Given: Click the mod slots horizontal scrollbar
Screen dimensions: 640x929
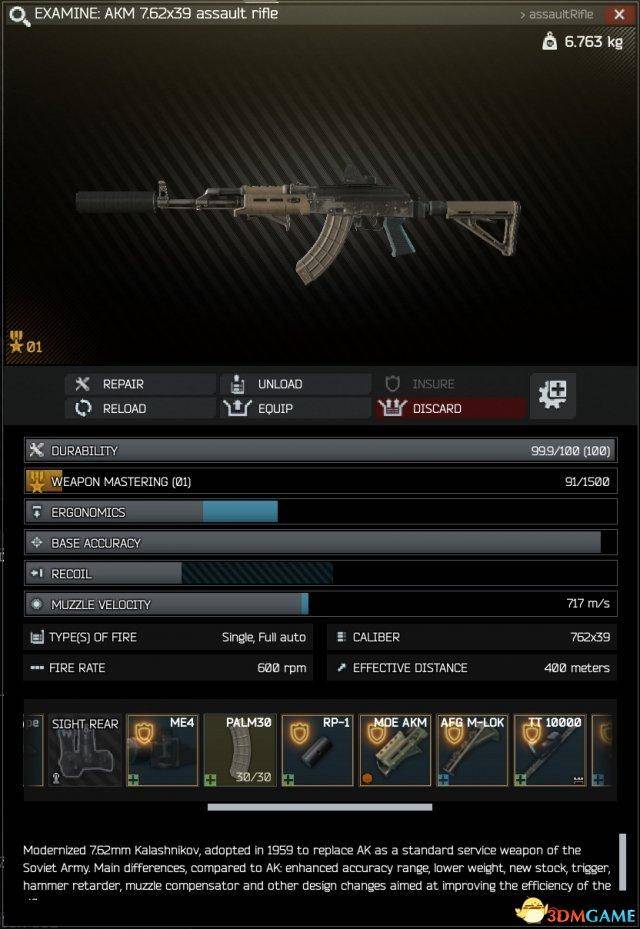Looking at the screenshot, I should (319, 807).
